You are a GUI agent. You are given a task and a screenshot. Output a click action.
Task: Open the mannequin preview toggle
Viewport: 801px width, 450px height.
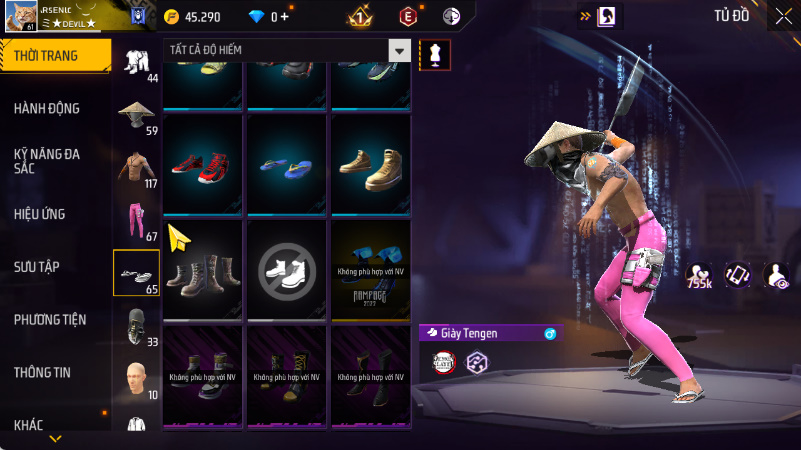pyautogui.click(x=435, y=53)
